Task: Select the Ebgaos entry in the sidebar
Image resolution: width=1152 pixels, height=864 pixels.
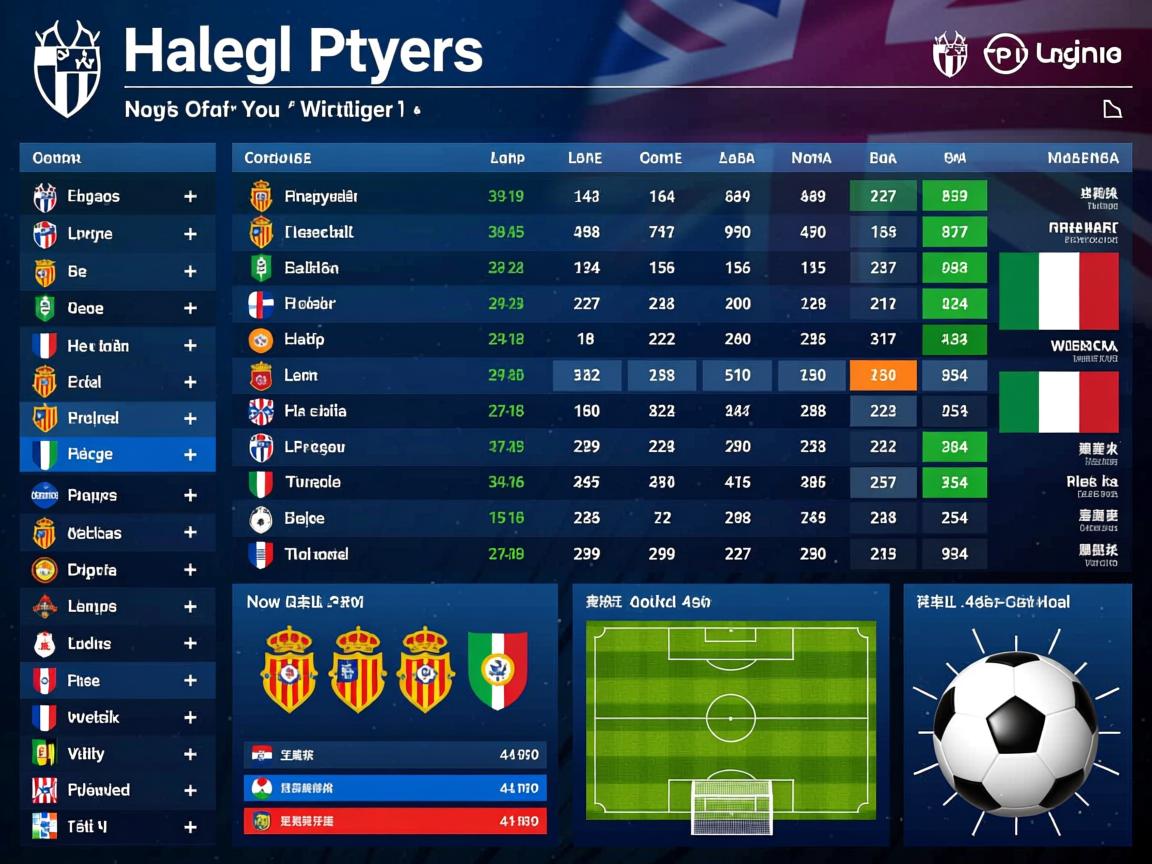Action: [x=93, y=197]
